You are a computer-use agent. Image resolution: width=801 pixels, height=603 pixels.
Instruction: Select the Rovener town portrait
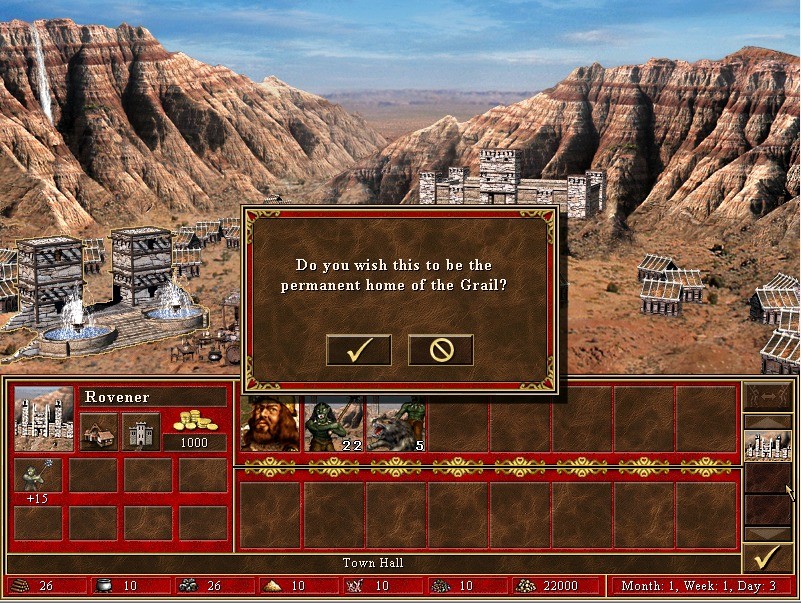click(x=44, y=418)
